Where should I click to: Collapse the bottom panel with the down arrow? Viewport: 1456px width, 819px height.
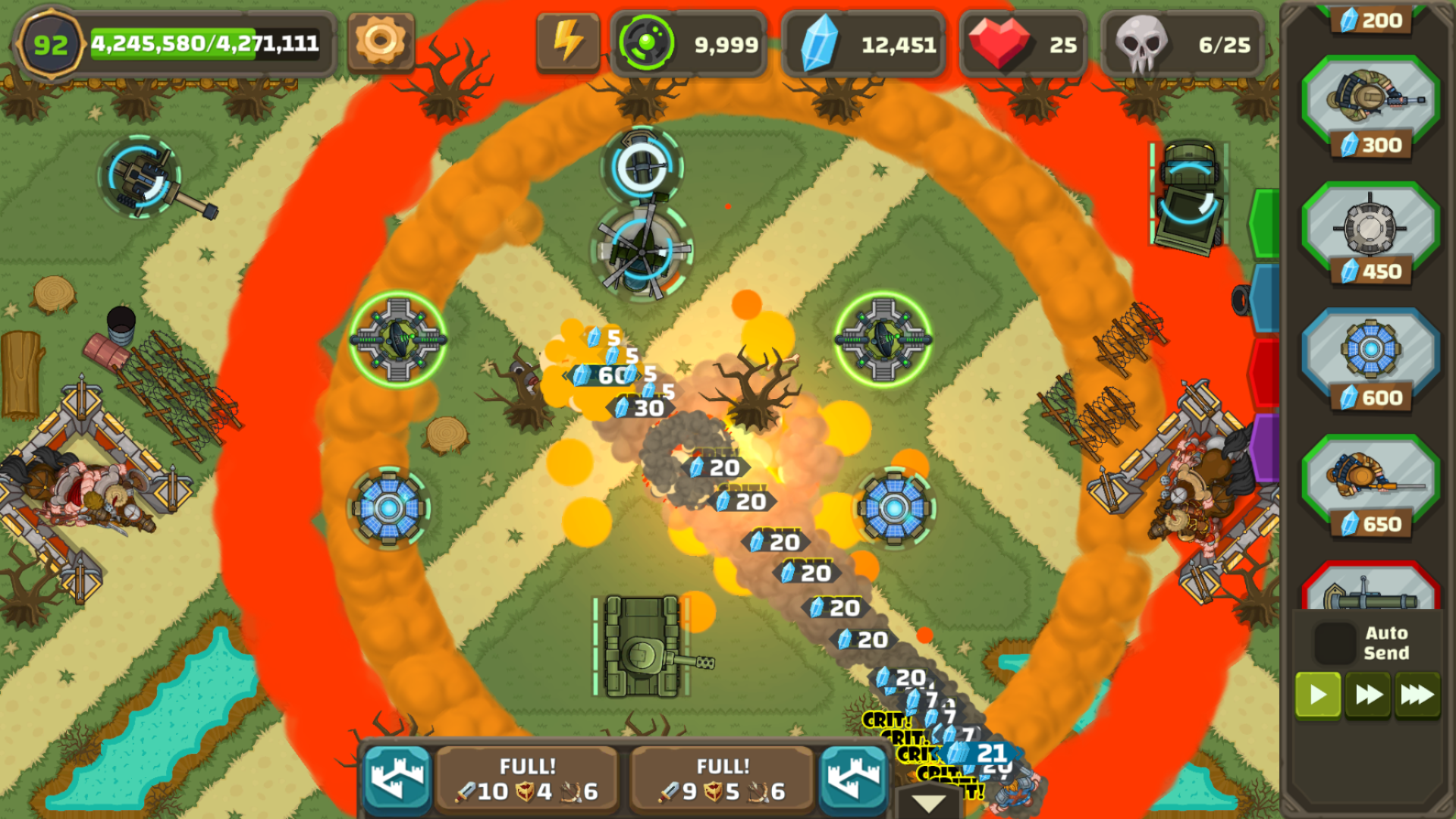click(x=928, y=802)
